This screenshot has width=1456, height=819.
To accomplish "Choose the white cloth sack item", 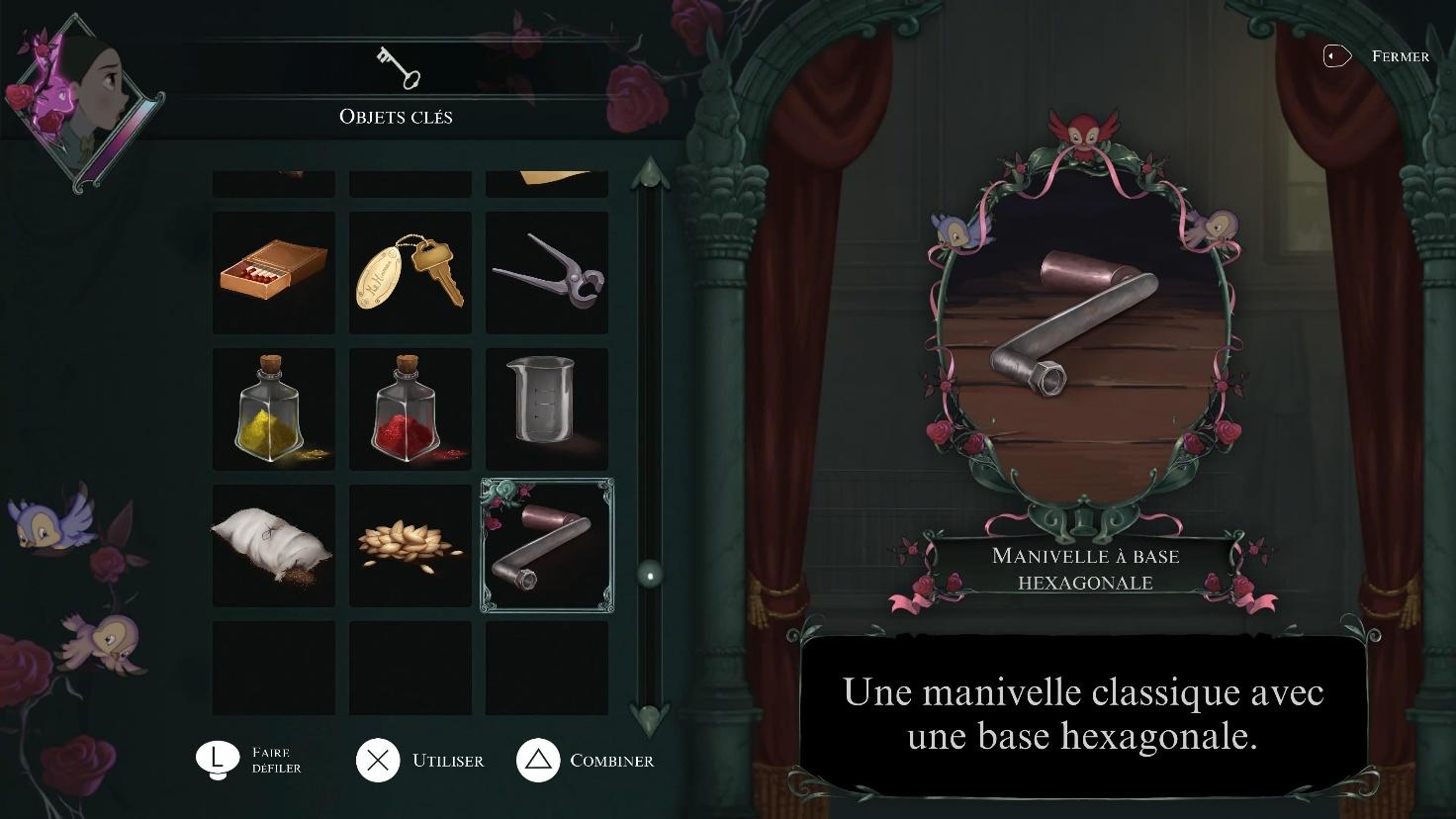I will (274, 545).
